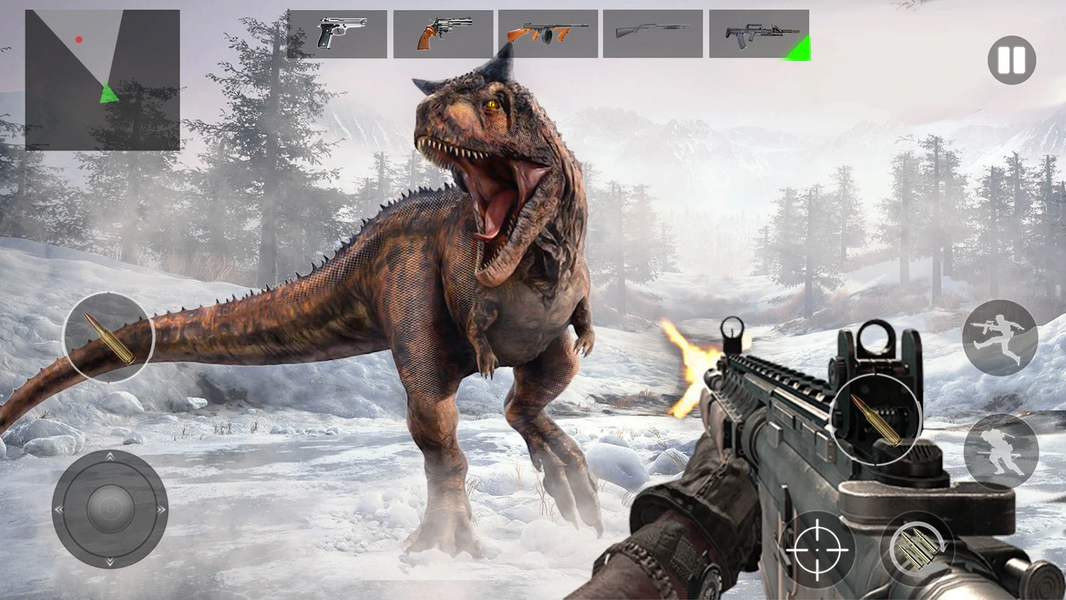1066x600 pixels.
Task: Open the minimap
Action: click(102, 80)
